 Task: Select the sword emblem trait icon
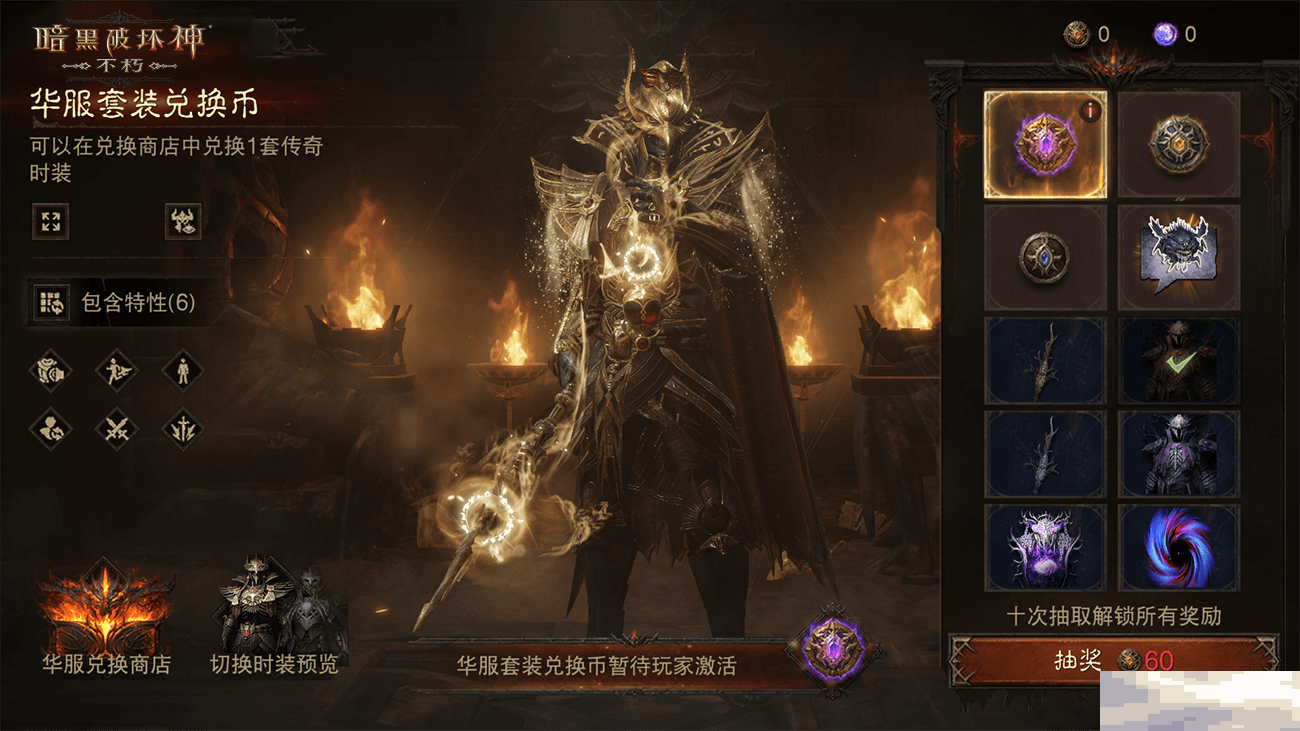[x=185, y=430]
